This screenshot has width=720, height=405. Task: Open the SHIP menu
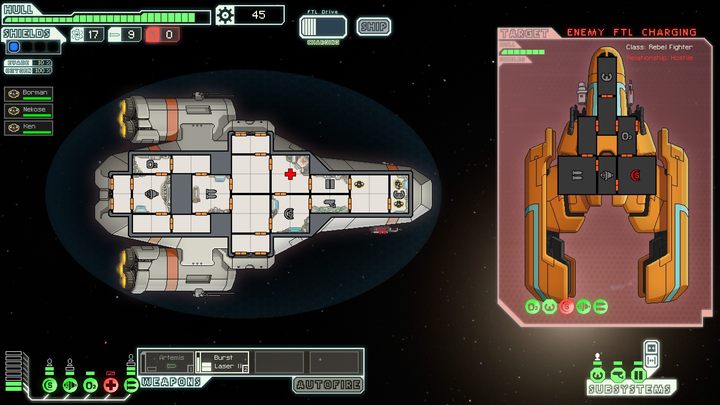coord(373,26)
